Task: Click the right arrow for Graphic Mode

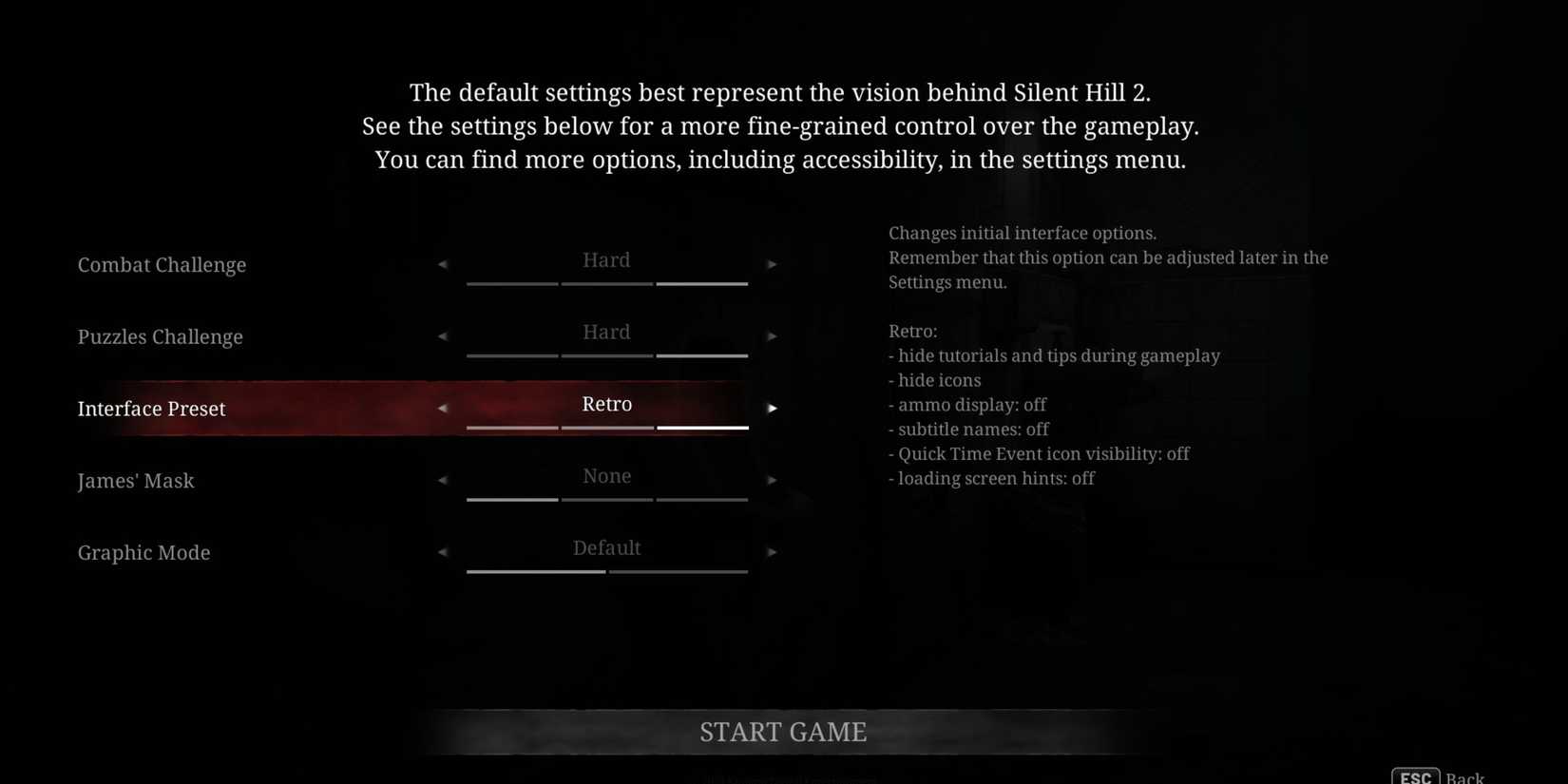Action: [x=773, y=551]
